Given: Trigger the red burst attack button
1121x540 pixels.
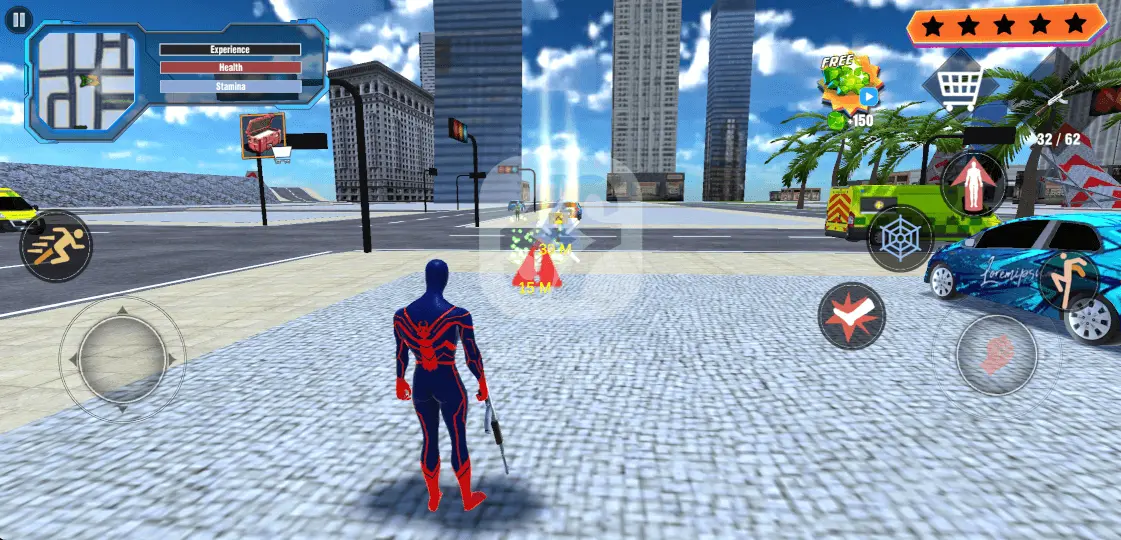Looking at the screenshot, I should 851,316.
